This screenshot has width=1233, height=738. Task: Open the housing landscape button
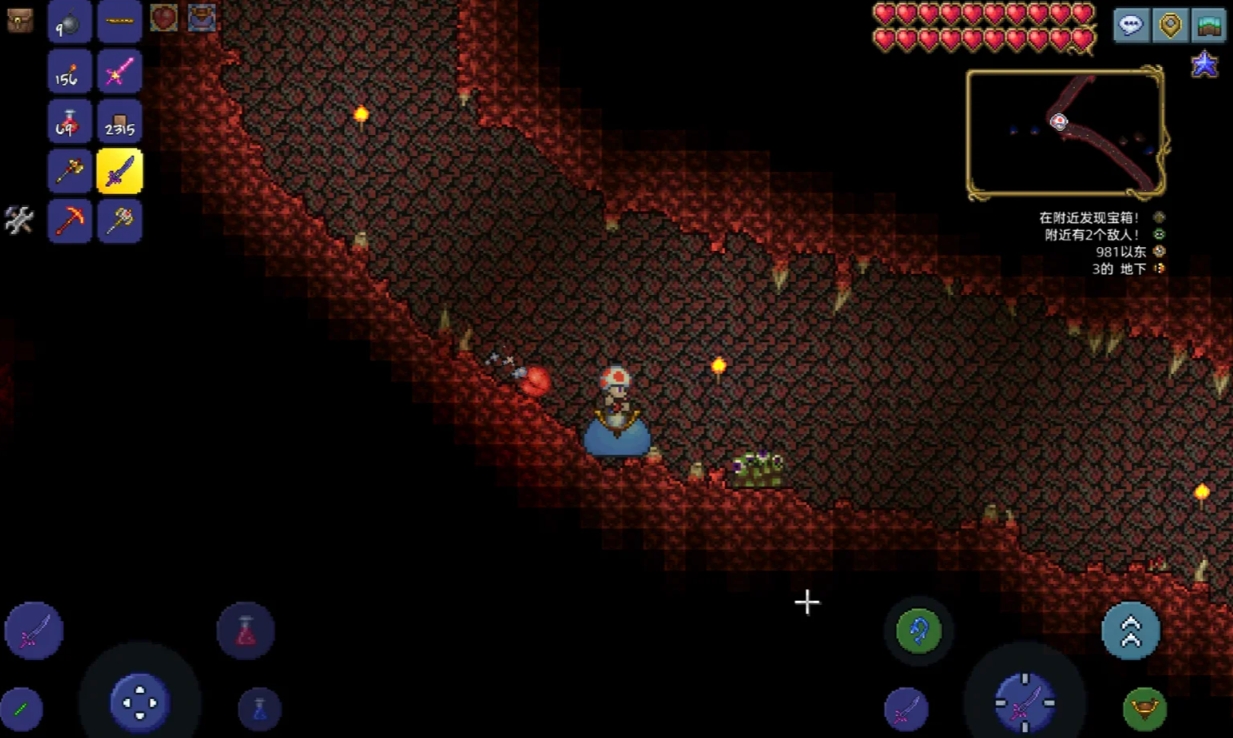point(1209,25)
